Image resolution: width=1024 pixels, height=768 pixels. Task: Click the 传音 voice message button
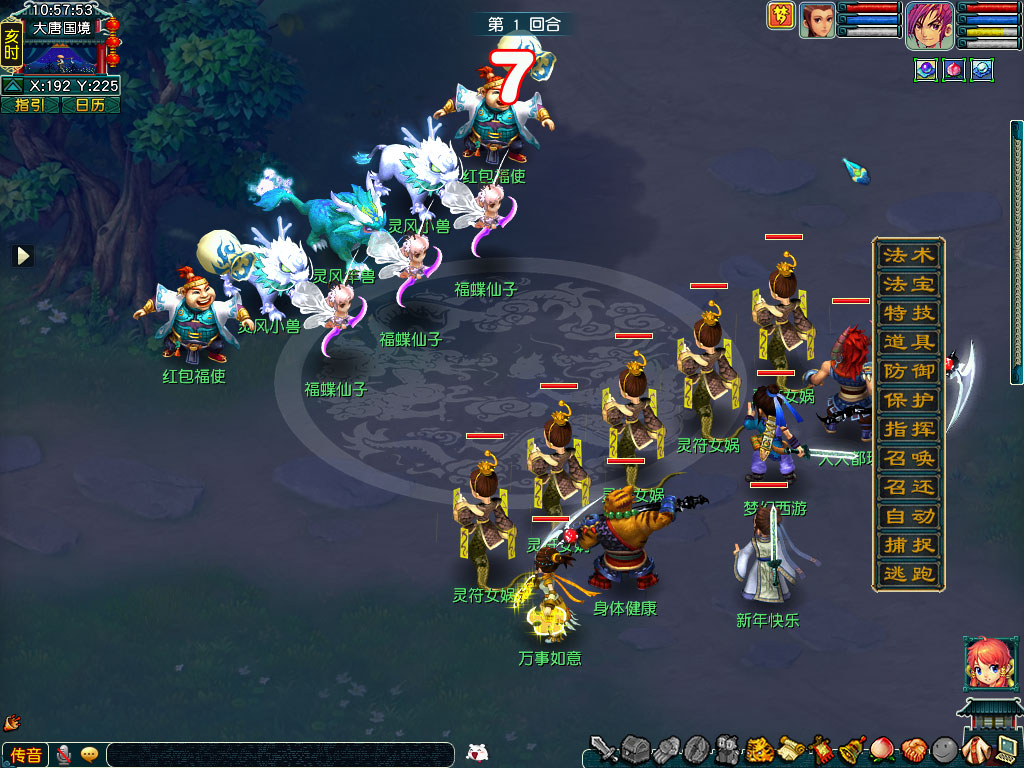pyautogui.click(x=26, y=755)
